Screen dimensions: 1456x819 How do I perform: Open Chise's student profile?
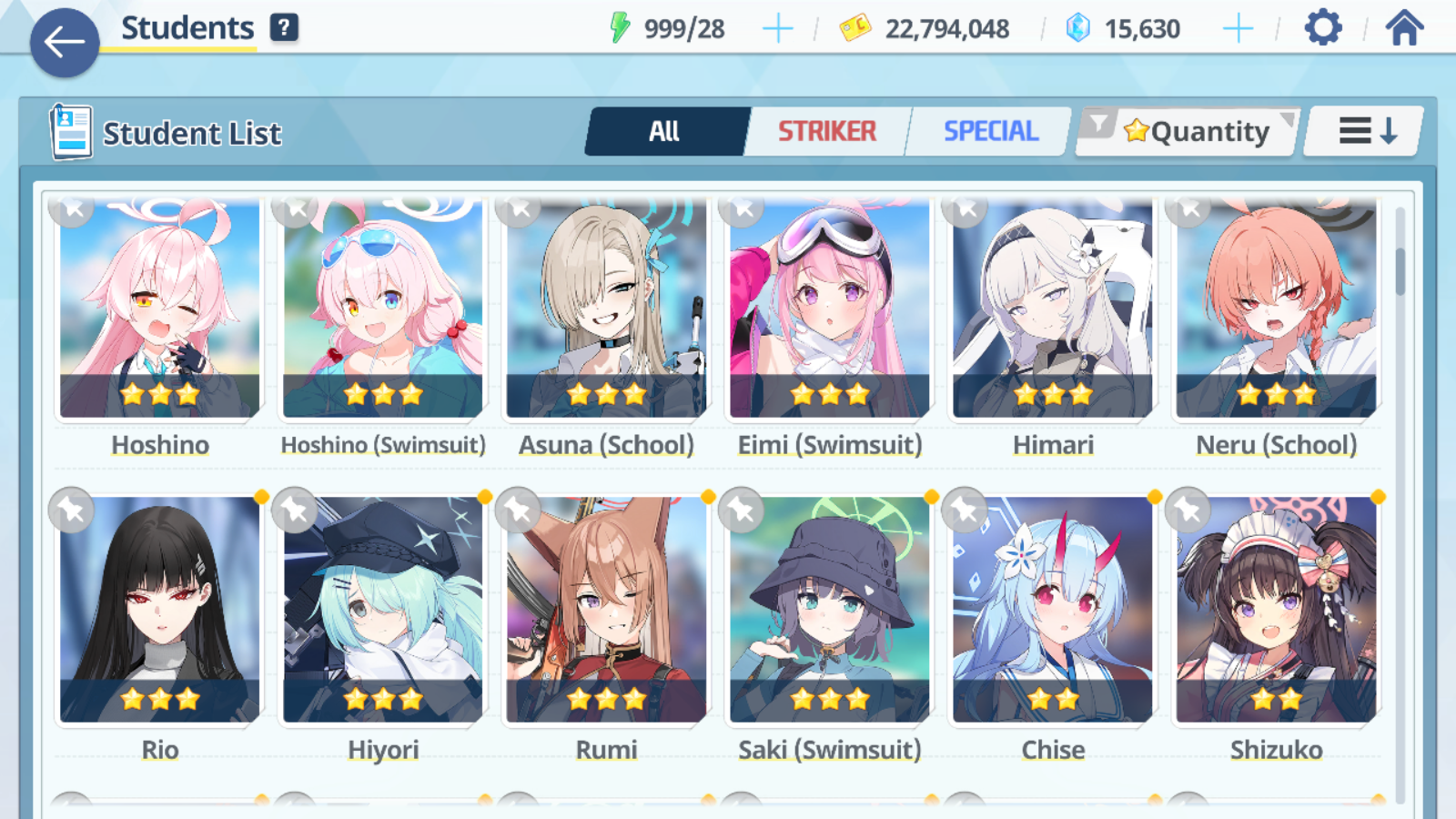click(x=1053, y=610)
